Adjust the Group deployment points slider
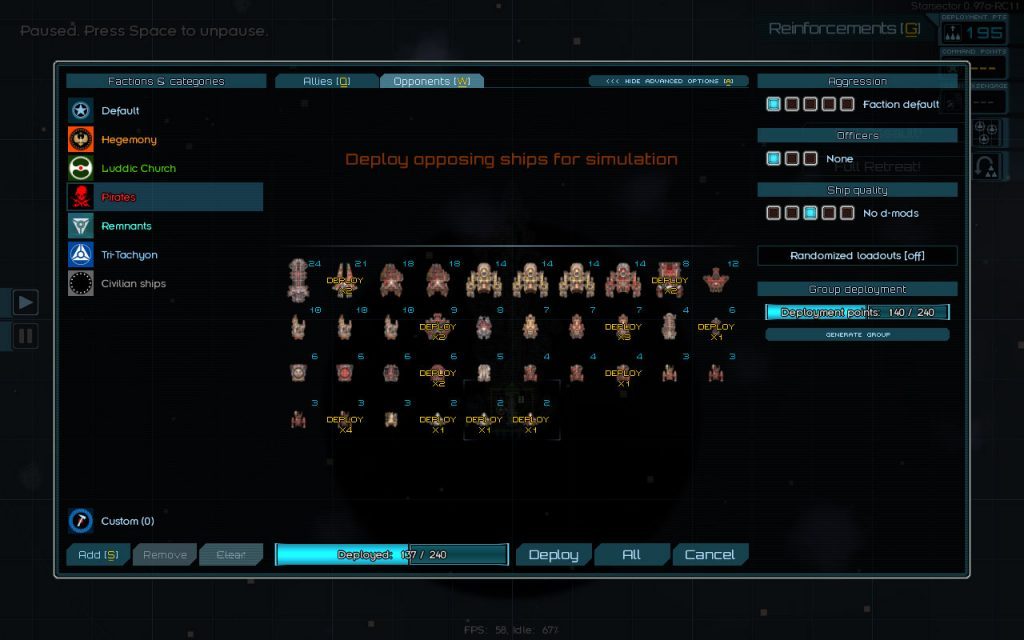1024x640 pixels. [x=857, y=313]
